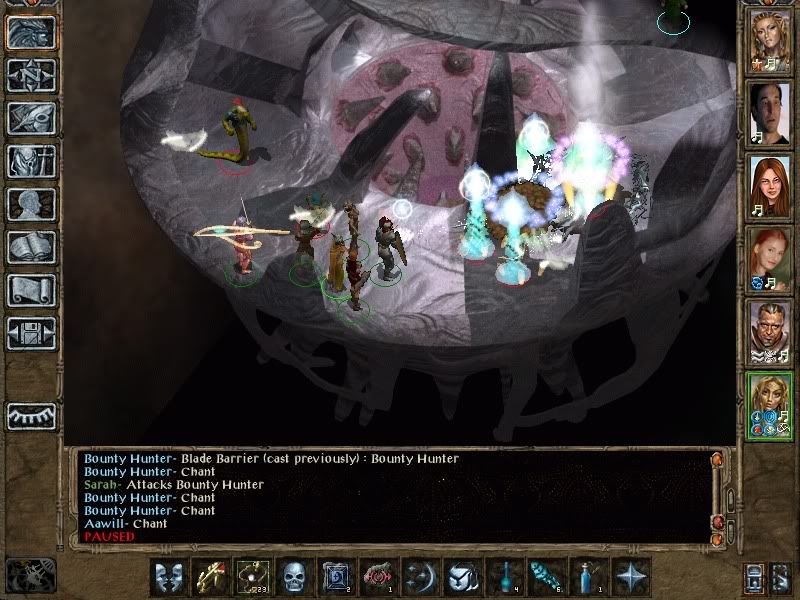This screenshot has height=600, width=800.
Task: Open special abilities with the star icon
Action: [630, 576]
